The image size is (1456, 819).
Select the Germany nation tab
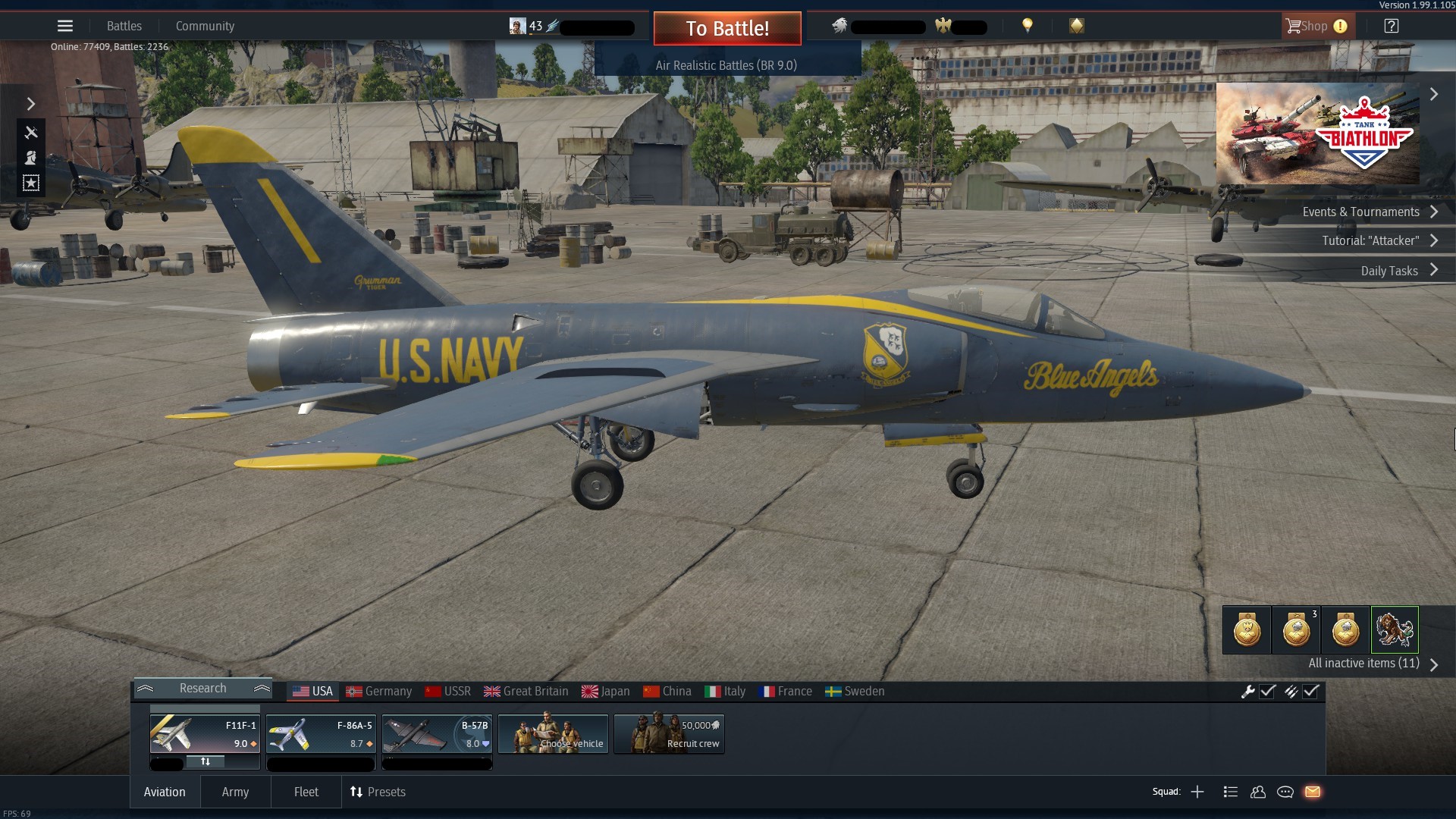click(x=379, y=691)
